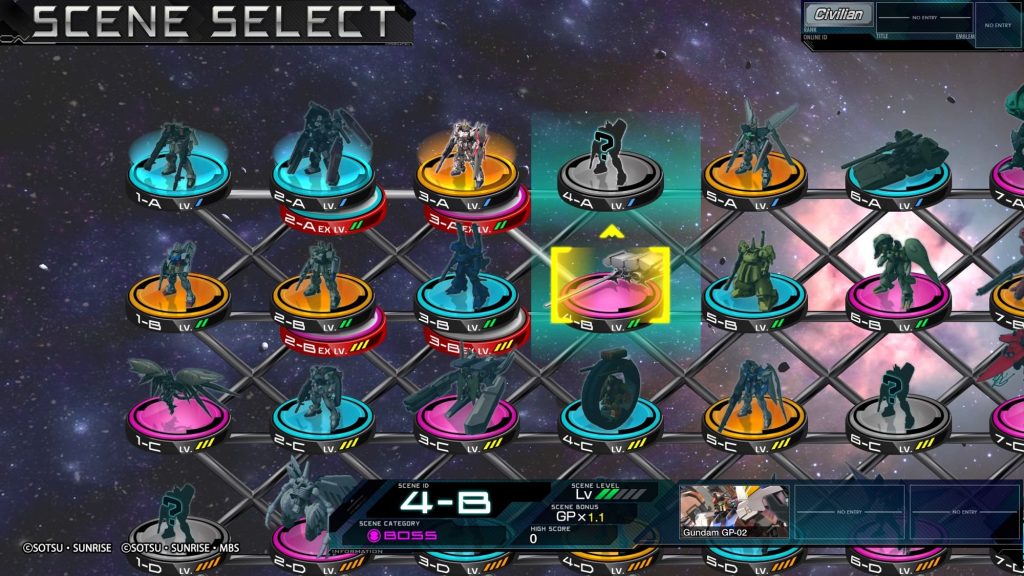This screenshot has height=576, width=1024.
Task: Click the Gundam GP-02 thumbnail
Action: click(x=734, y=511)
